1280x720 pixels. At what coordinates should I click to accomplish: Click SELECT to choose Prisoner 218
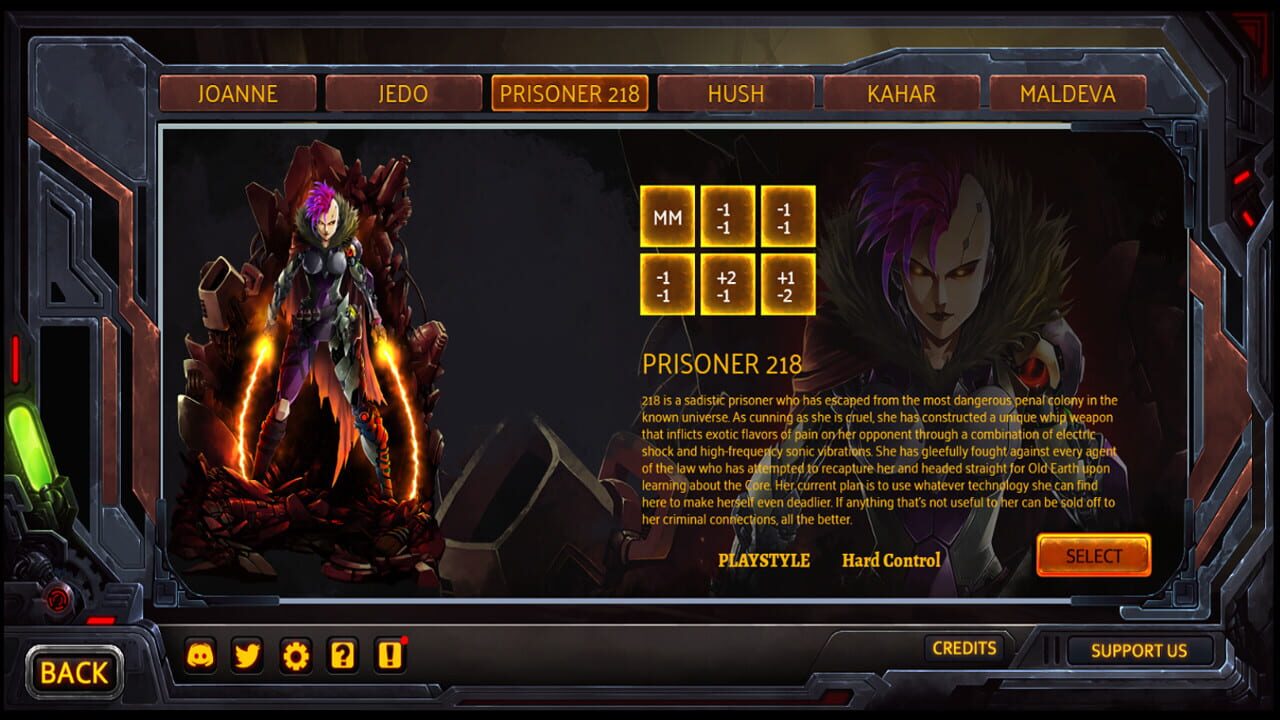point(1093,557)
